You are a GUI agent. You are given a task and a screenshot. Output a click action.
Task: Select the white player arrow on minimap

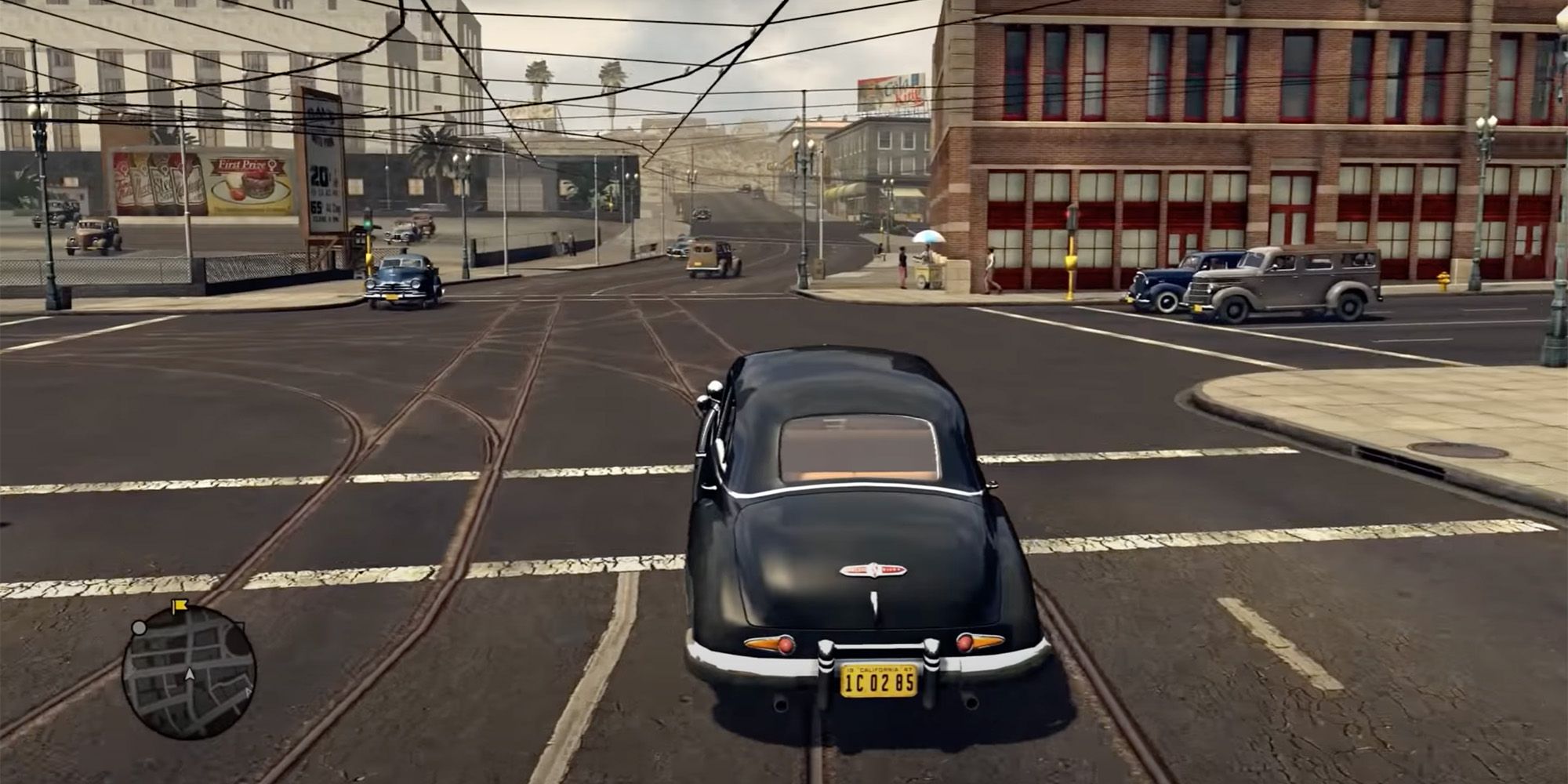(x=190, y=674)
